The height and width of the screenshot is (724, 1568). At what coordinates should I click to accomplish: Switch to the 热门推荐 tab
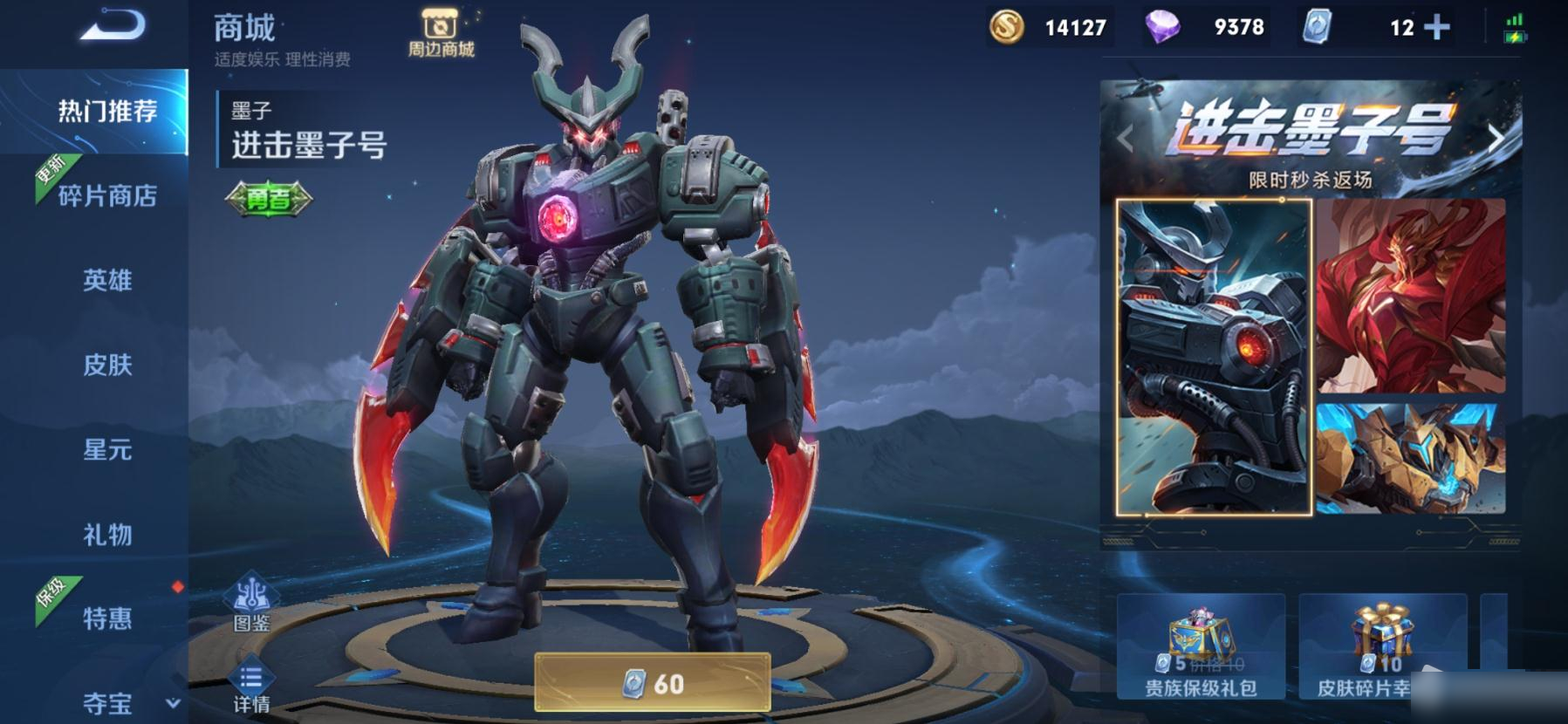pos(106,112)
